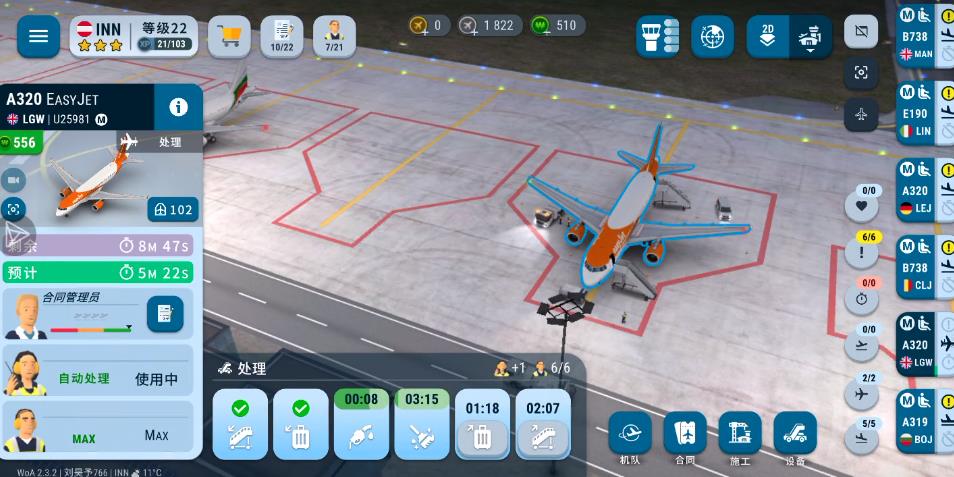The height and width of the screenshot is (477, 954).
Task: Open the 施工 construction menu
Action: tap(740, 436)
